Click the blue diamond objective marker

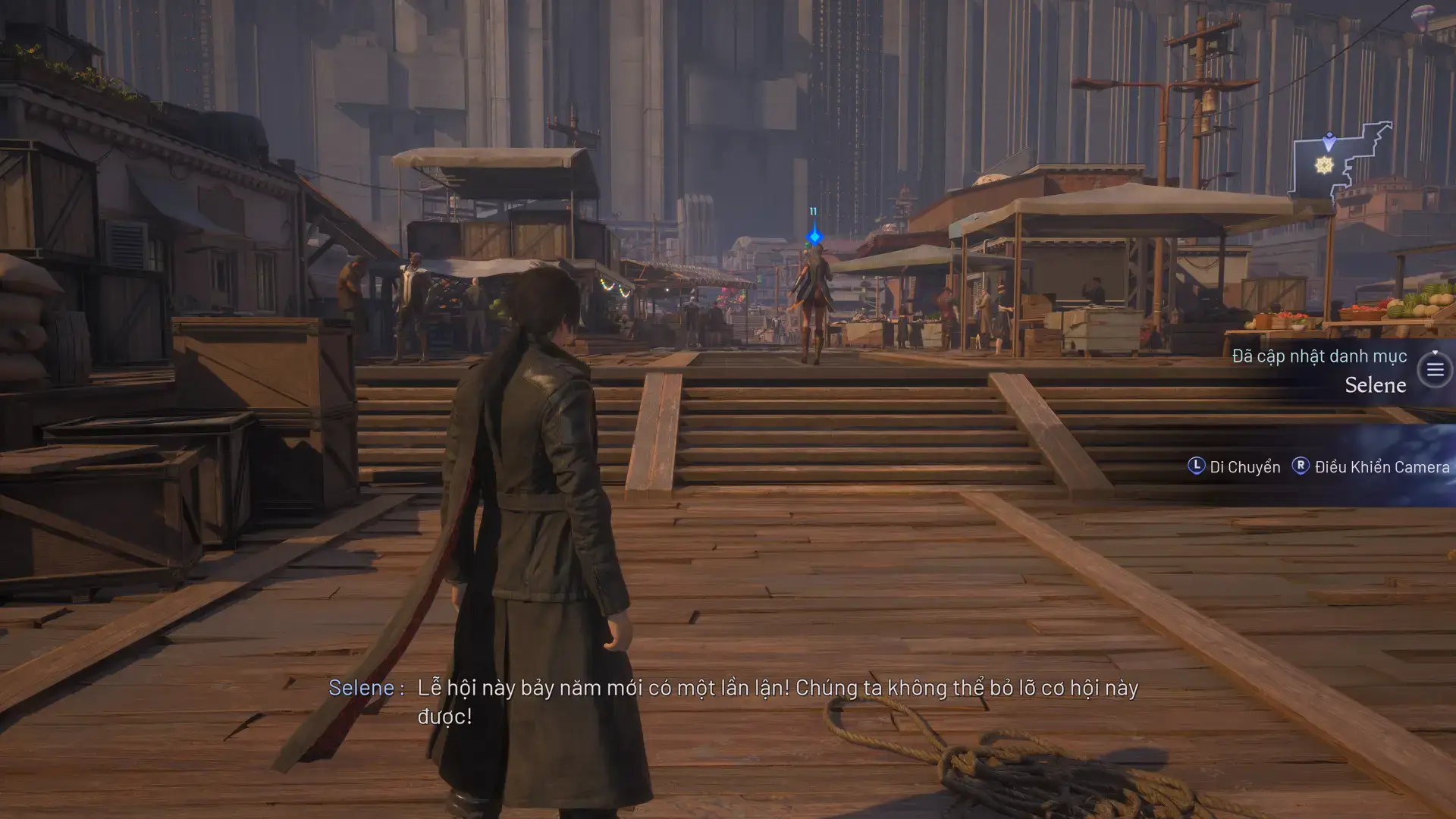pos(814,237)
